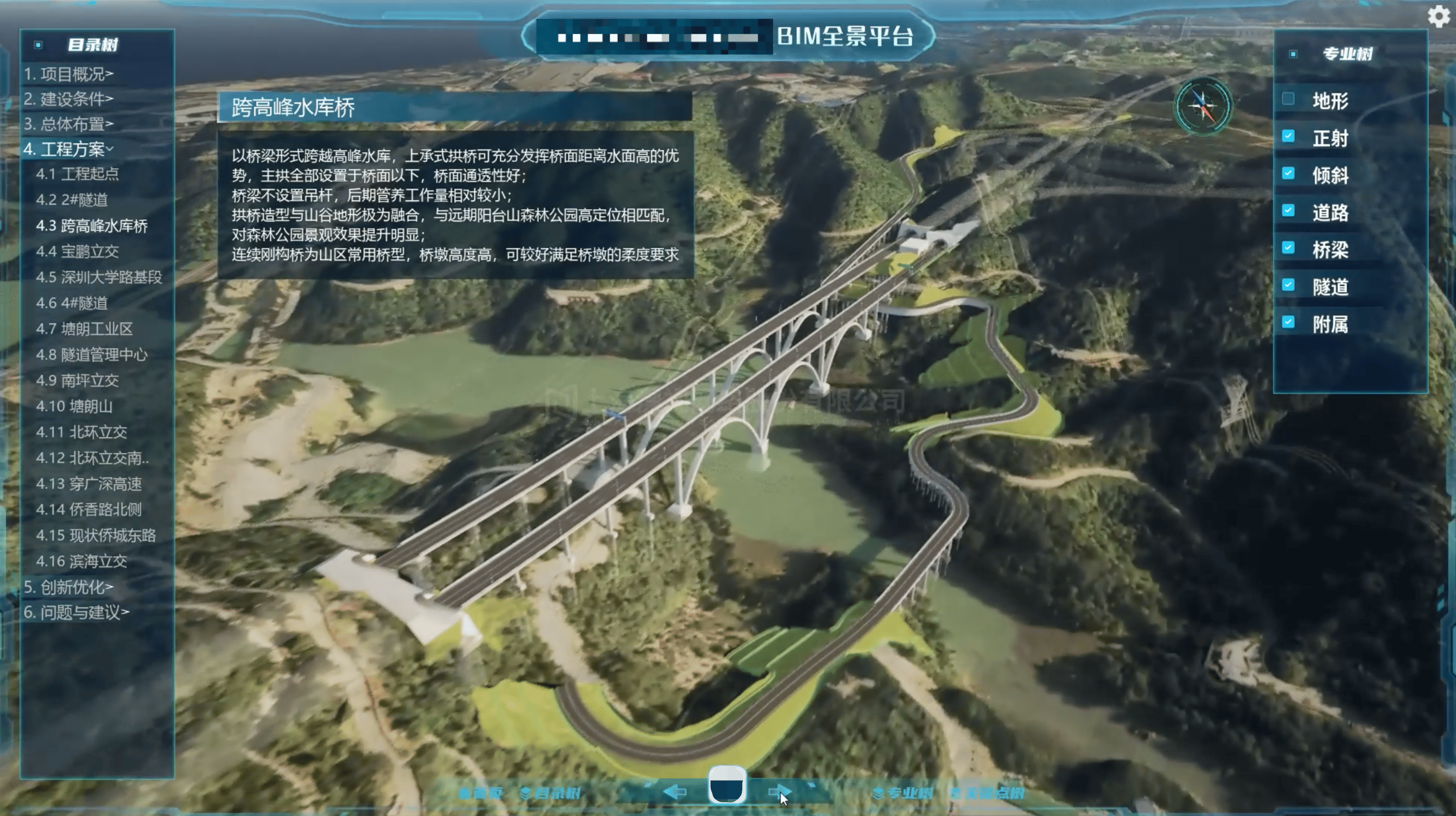Uncheck the 倾斜 oblique layer
Screen dimensions: 1456x816
coord(1288,174)
